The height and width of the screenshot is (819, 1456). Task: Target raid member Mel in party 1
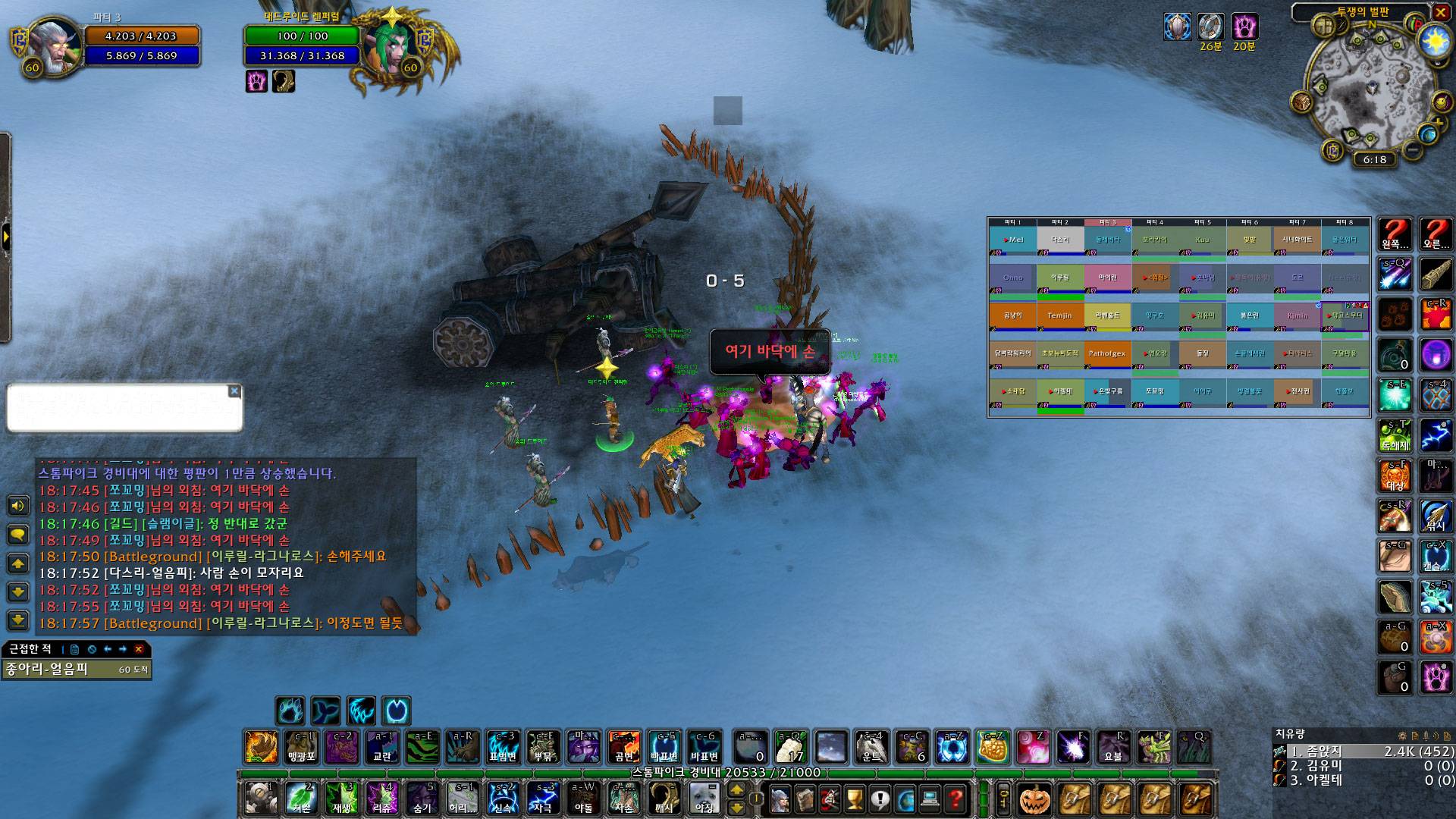(x=1012, y=240)
